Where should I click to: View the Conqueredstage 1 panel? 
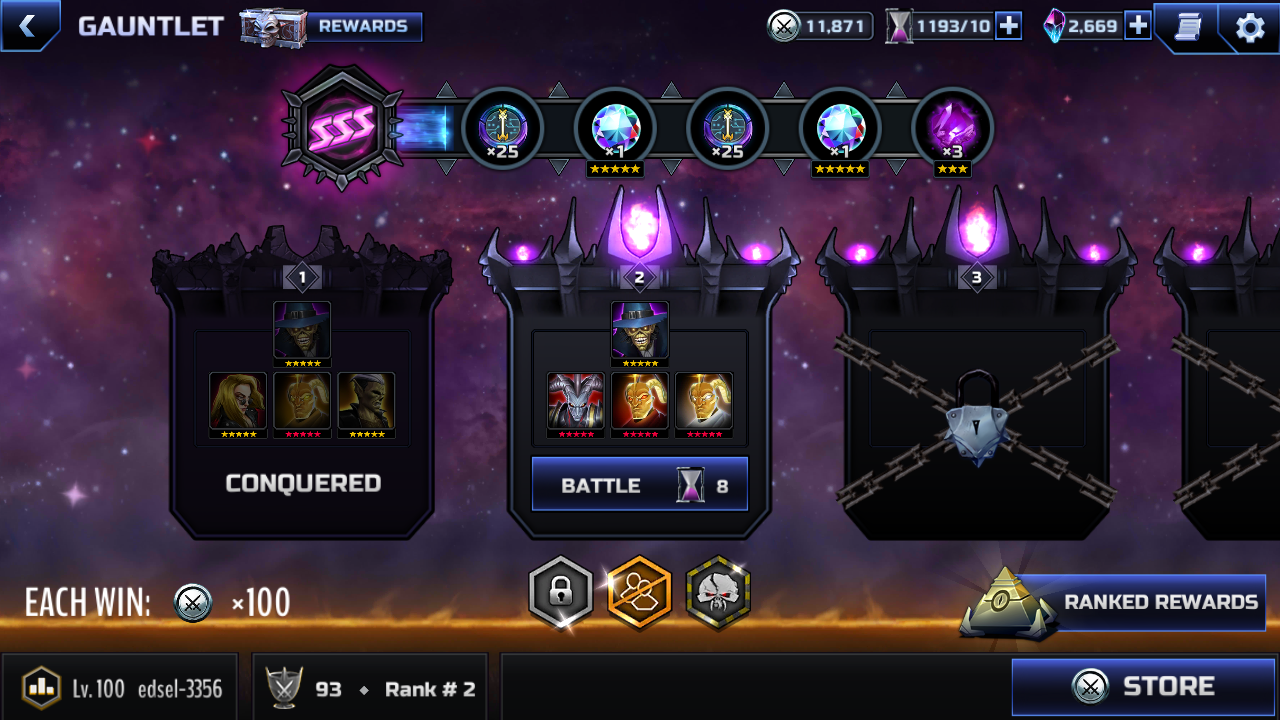(302, 400)
